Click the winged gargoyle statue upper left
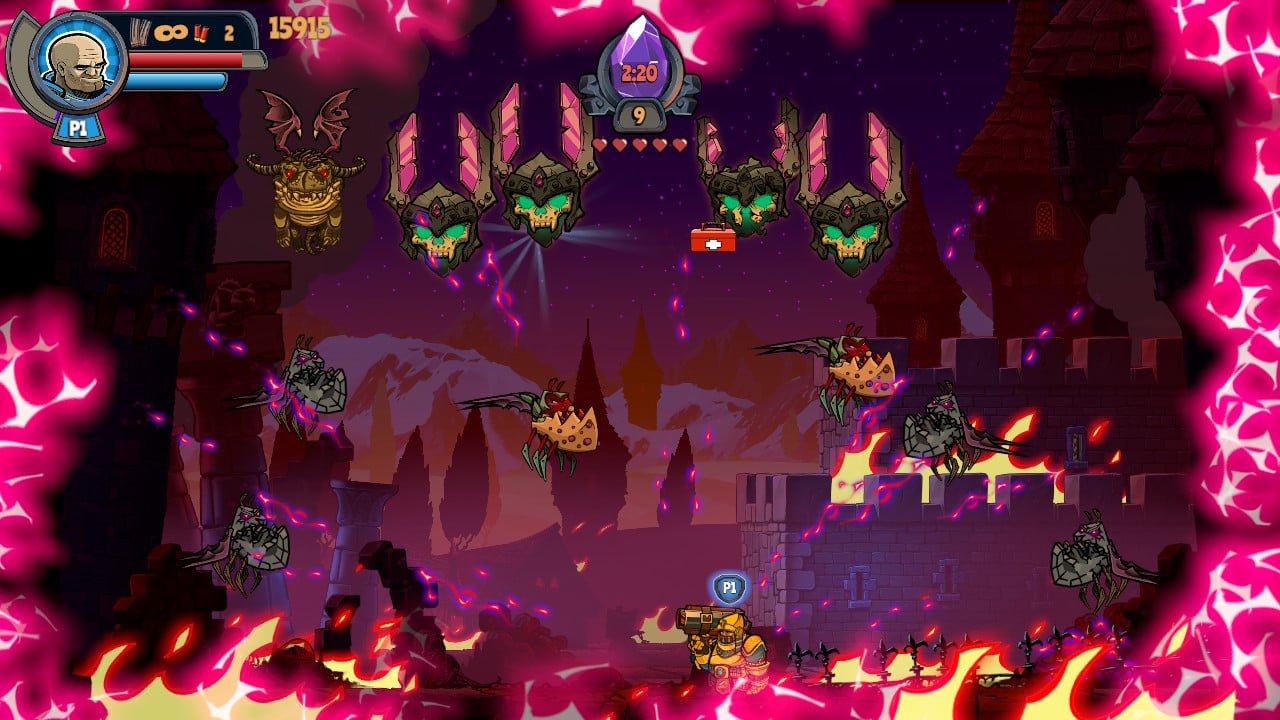The image size is (1280, 720). point(305,180)
